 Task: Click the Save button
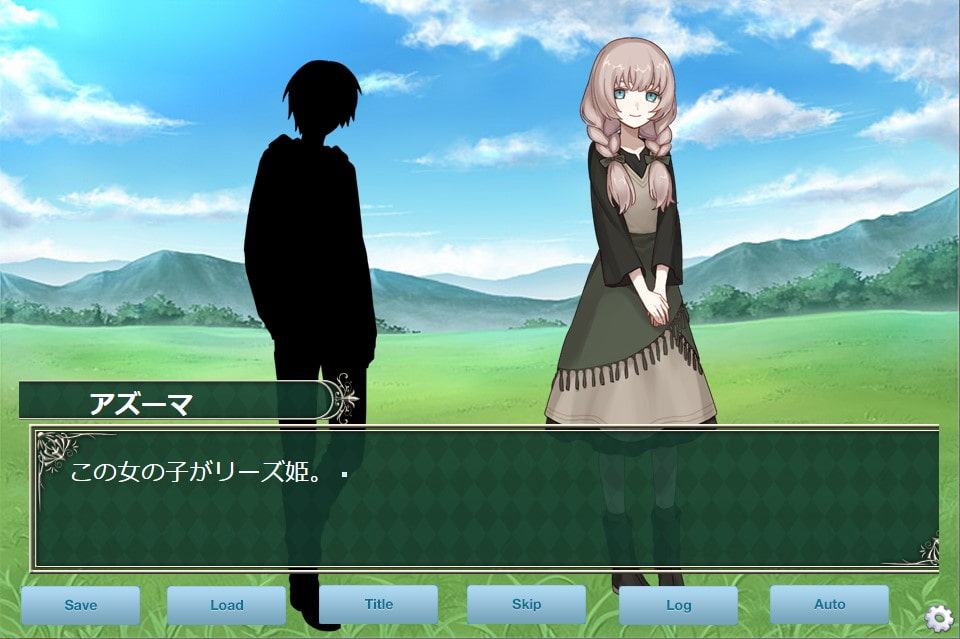pos(80,605)
